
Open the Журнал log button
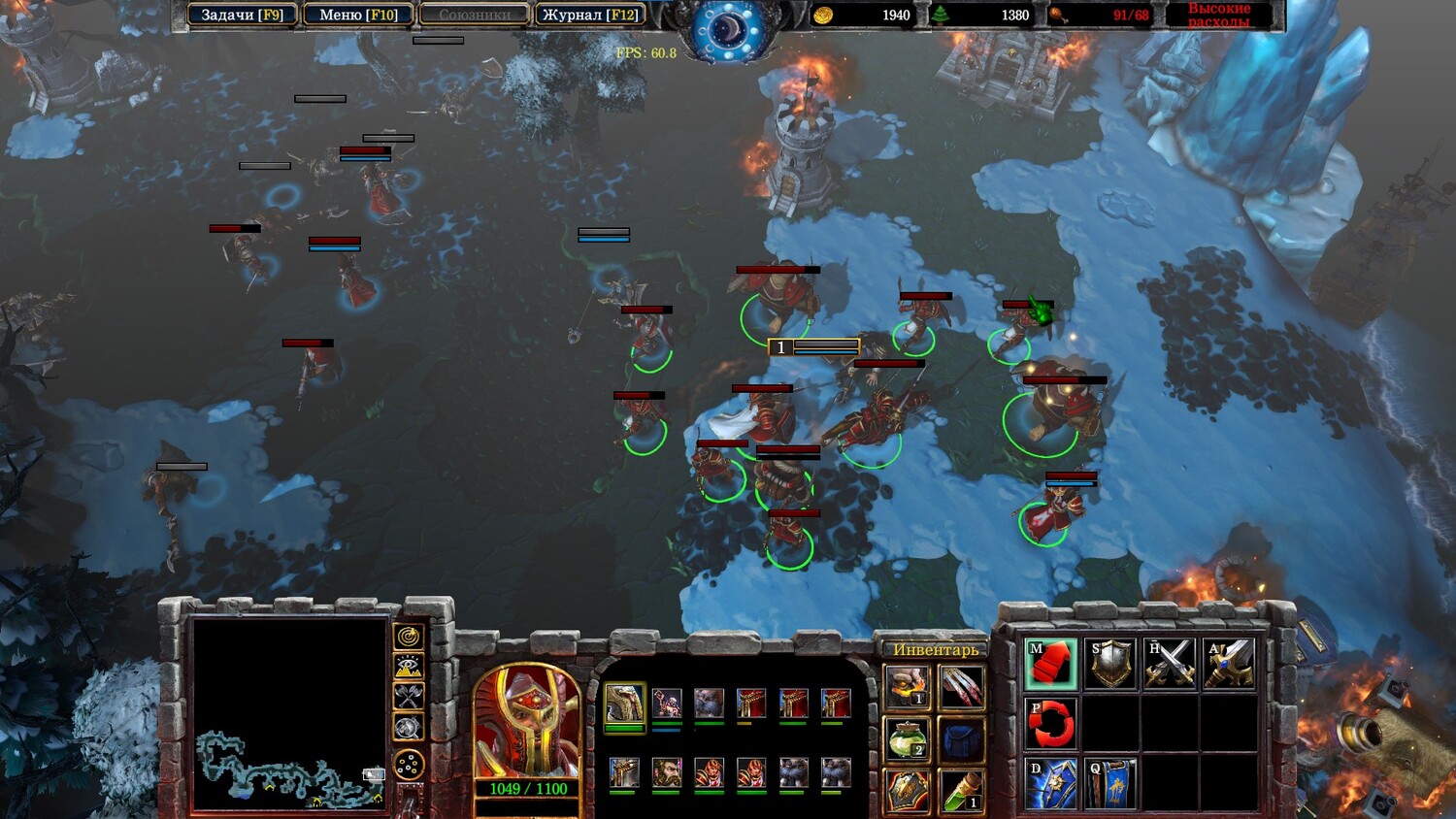[590, 15]
